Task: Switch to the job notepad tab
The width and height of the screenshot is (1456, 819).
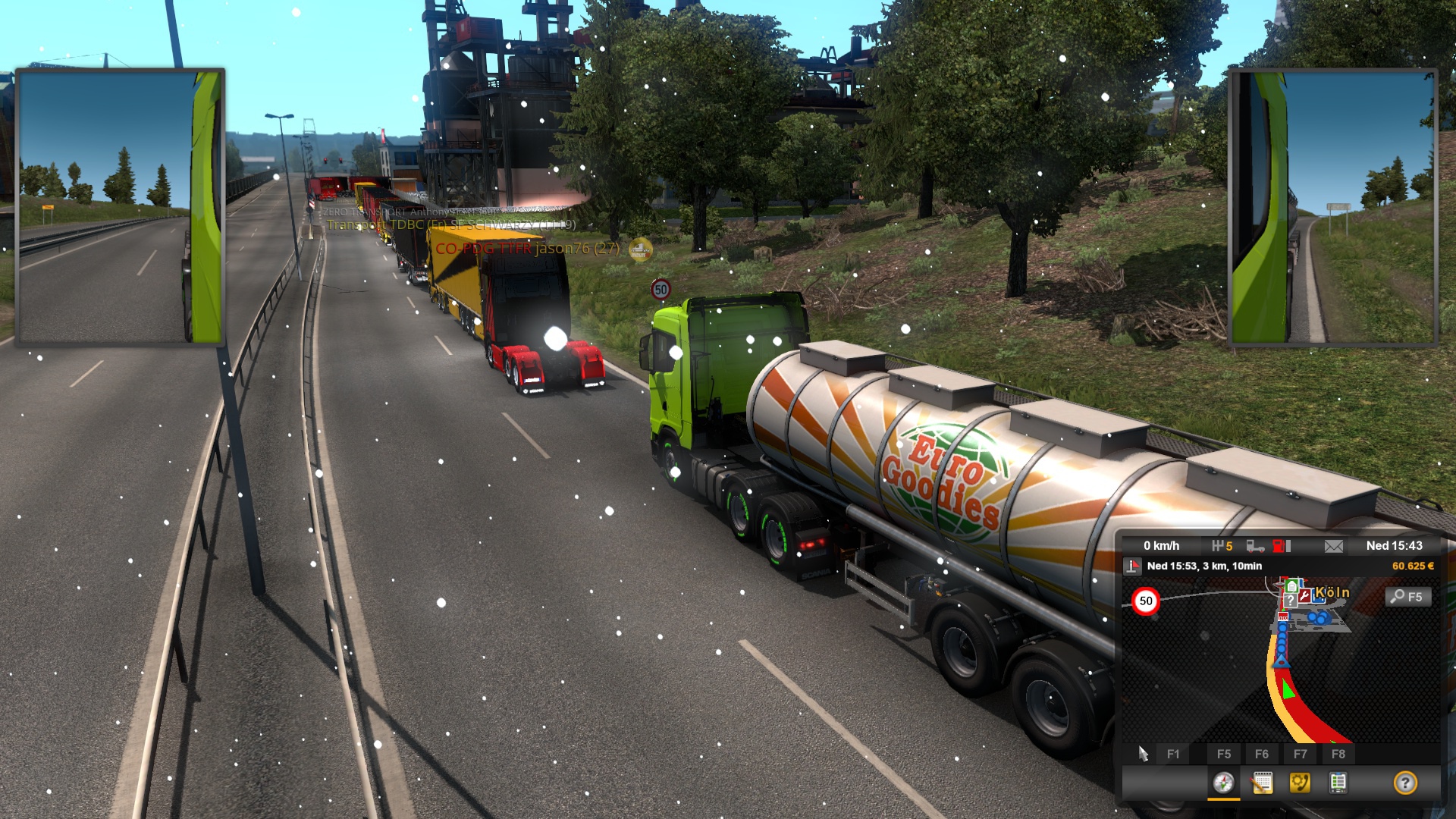Action: [x=1262, y=783]
